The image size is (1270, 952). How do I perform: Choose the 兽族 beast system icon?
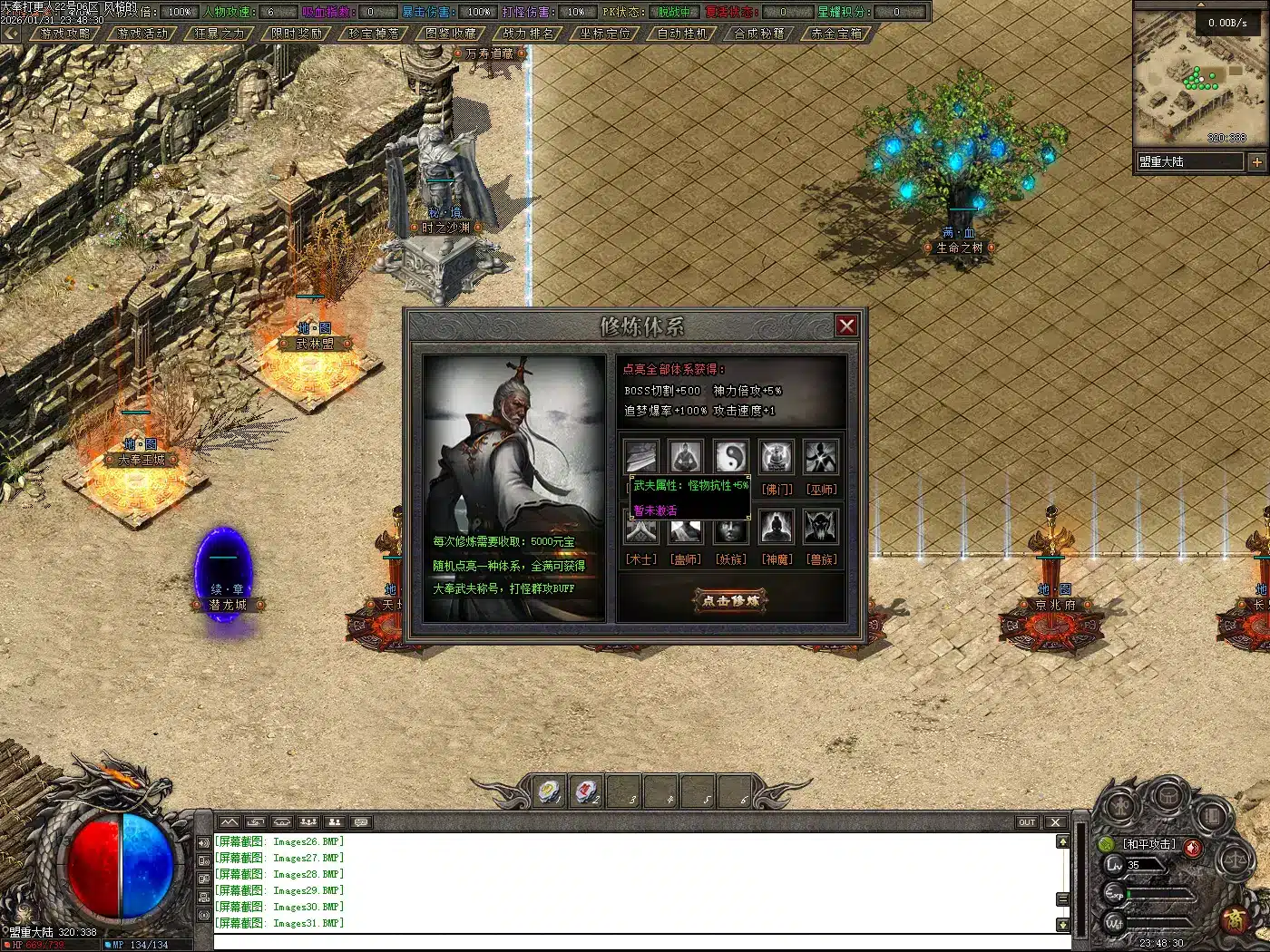coord(822,527)
